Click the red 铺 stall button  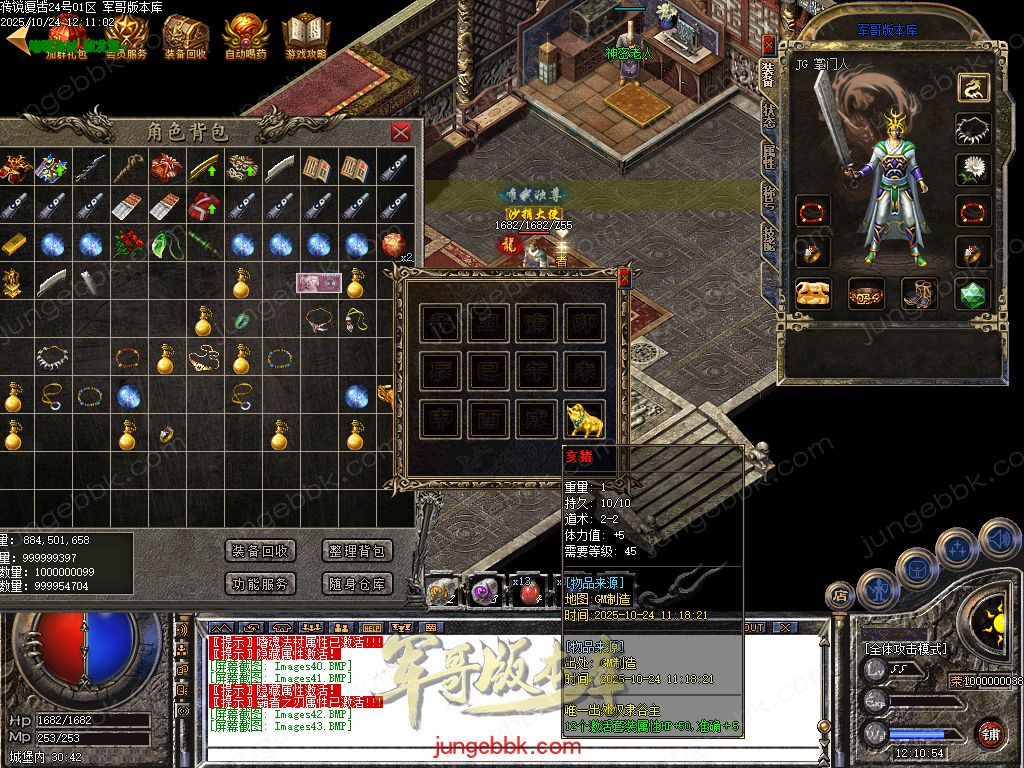(x=990, y=733)
